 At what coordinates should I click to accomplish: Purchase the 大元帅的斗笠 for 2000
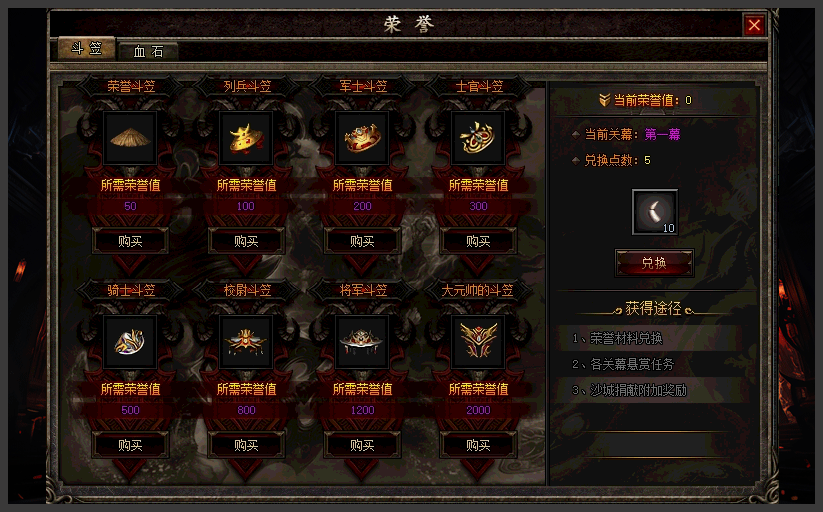tap(478, 445)
